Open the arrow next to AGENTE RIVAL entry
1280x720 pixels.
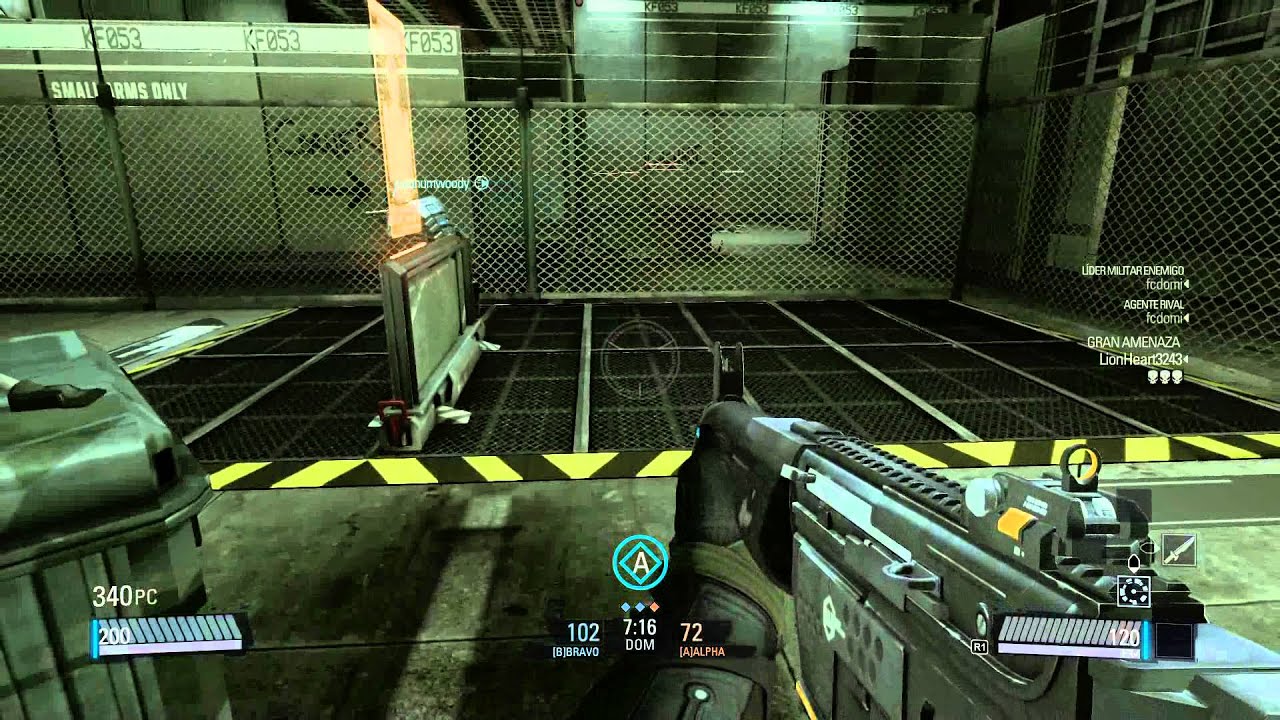point(1185,317)
